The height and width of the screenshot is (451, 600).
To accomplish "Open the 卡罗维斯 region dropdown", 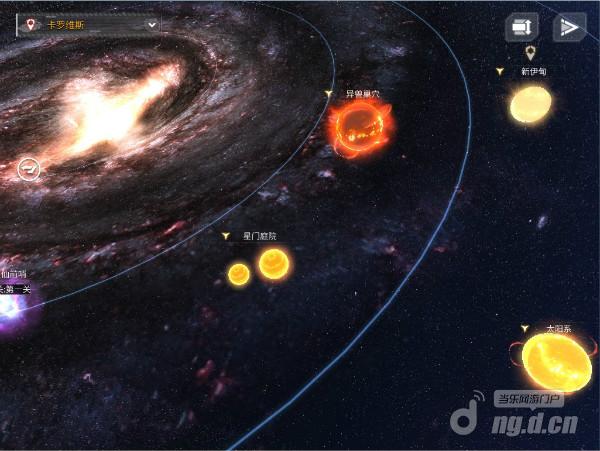I will 88,24.
